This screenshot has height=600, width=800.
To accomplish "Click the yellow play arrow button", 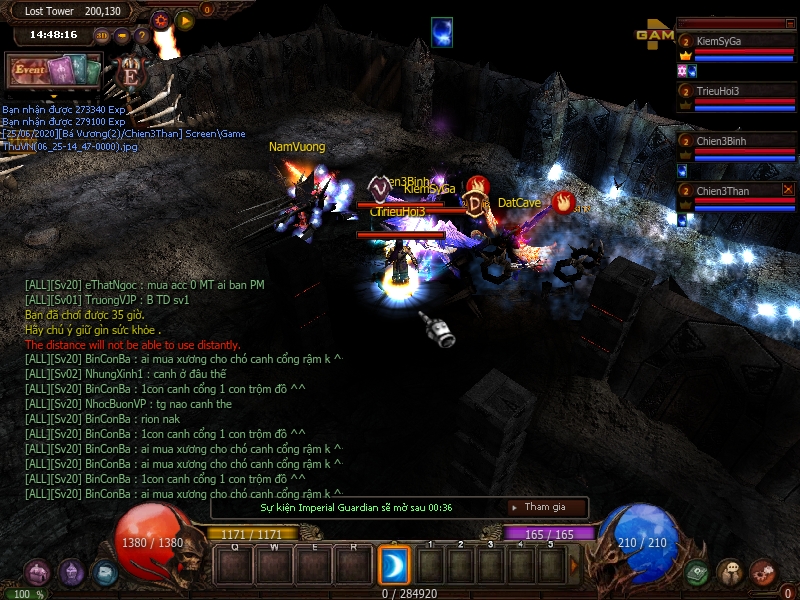I will [x=185, y=20].
